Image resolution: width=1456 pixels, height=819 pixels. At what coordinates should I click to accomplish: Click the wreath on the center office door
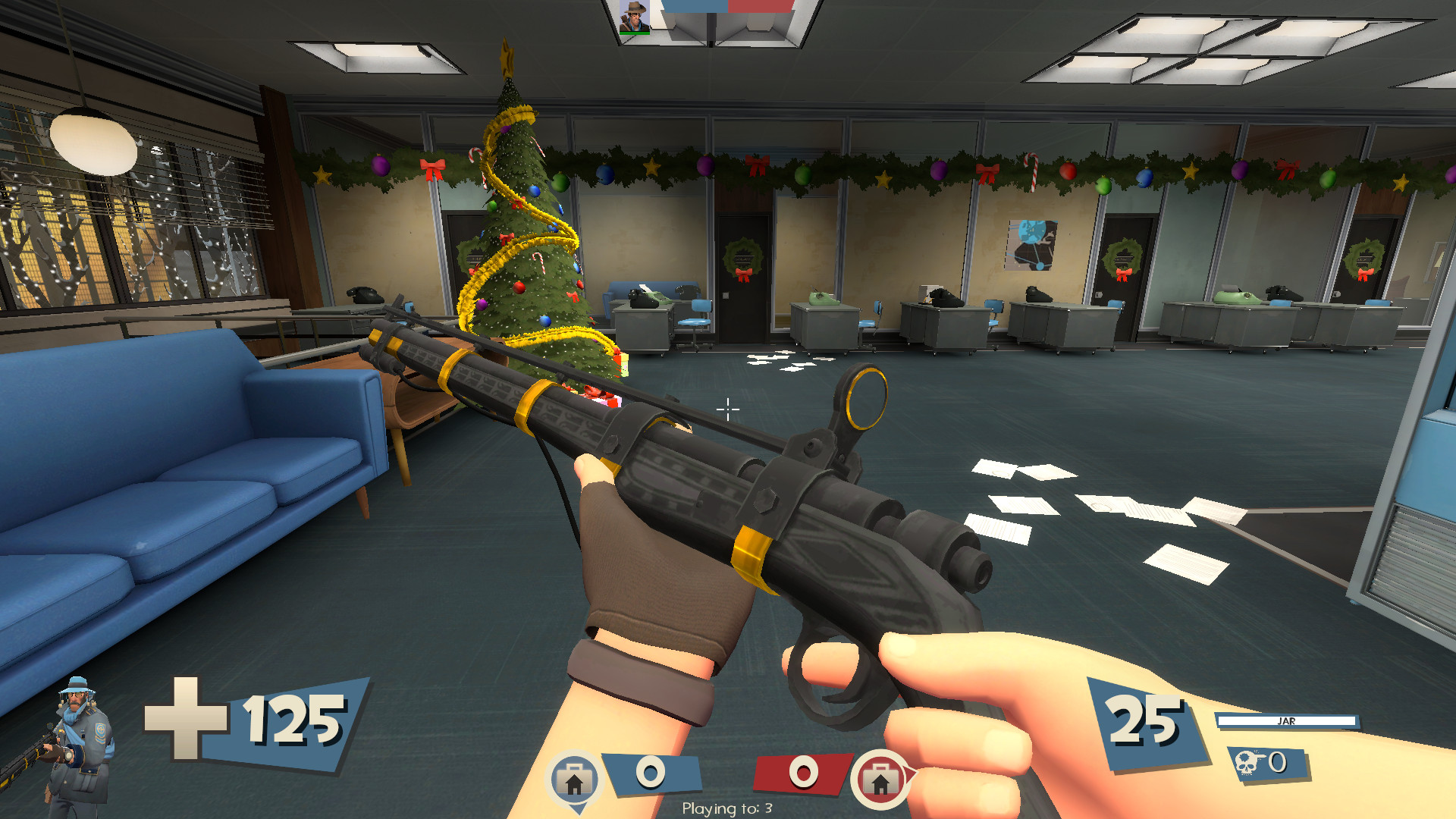744,259
